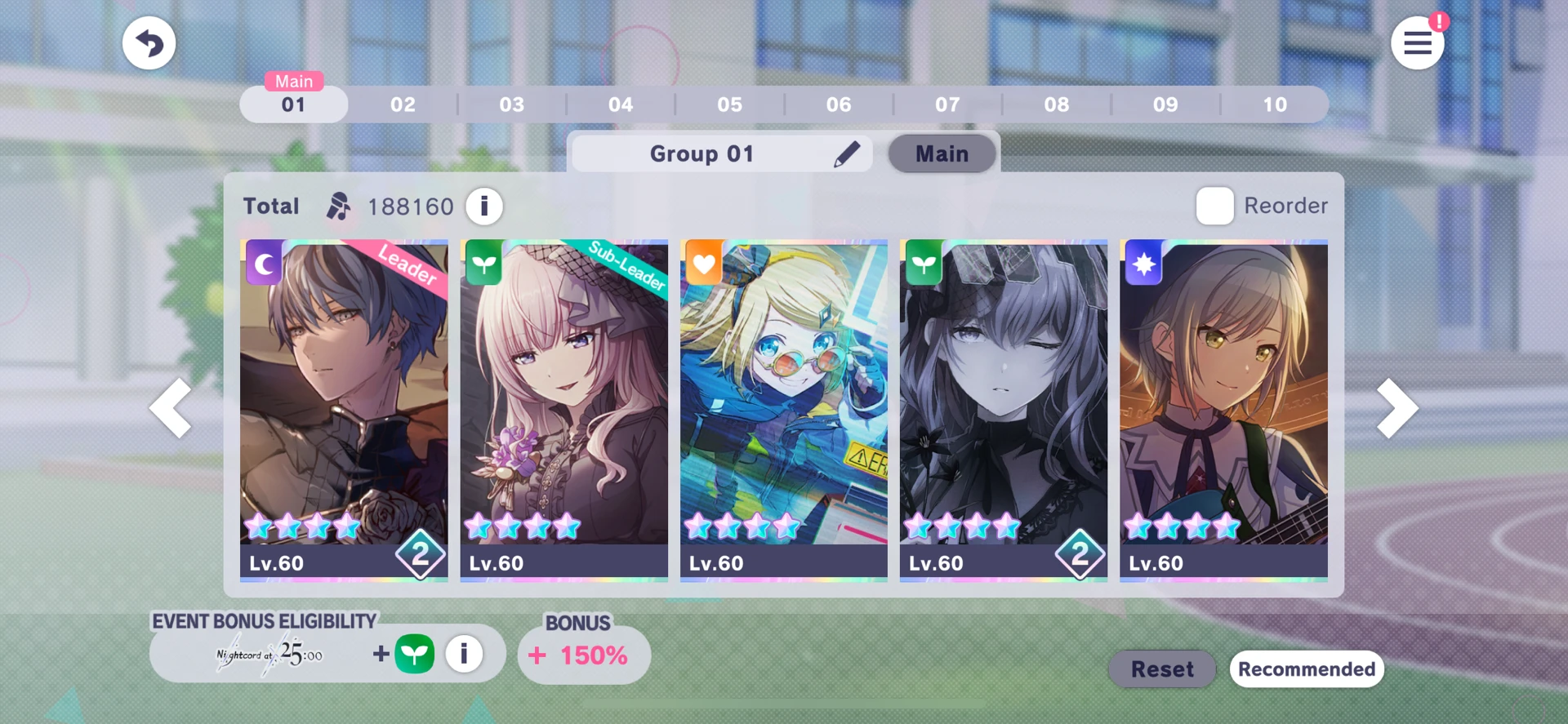The width and height of the screenshot is (1568, 724).
Task: Click Reset to clear the team
Action: 1161,668
